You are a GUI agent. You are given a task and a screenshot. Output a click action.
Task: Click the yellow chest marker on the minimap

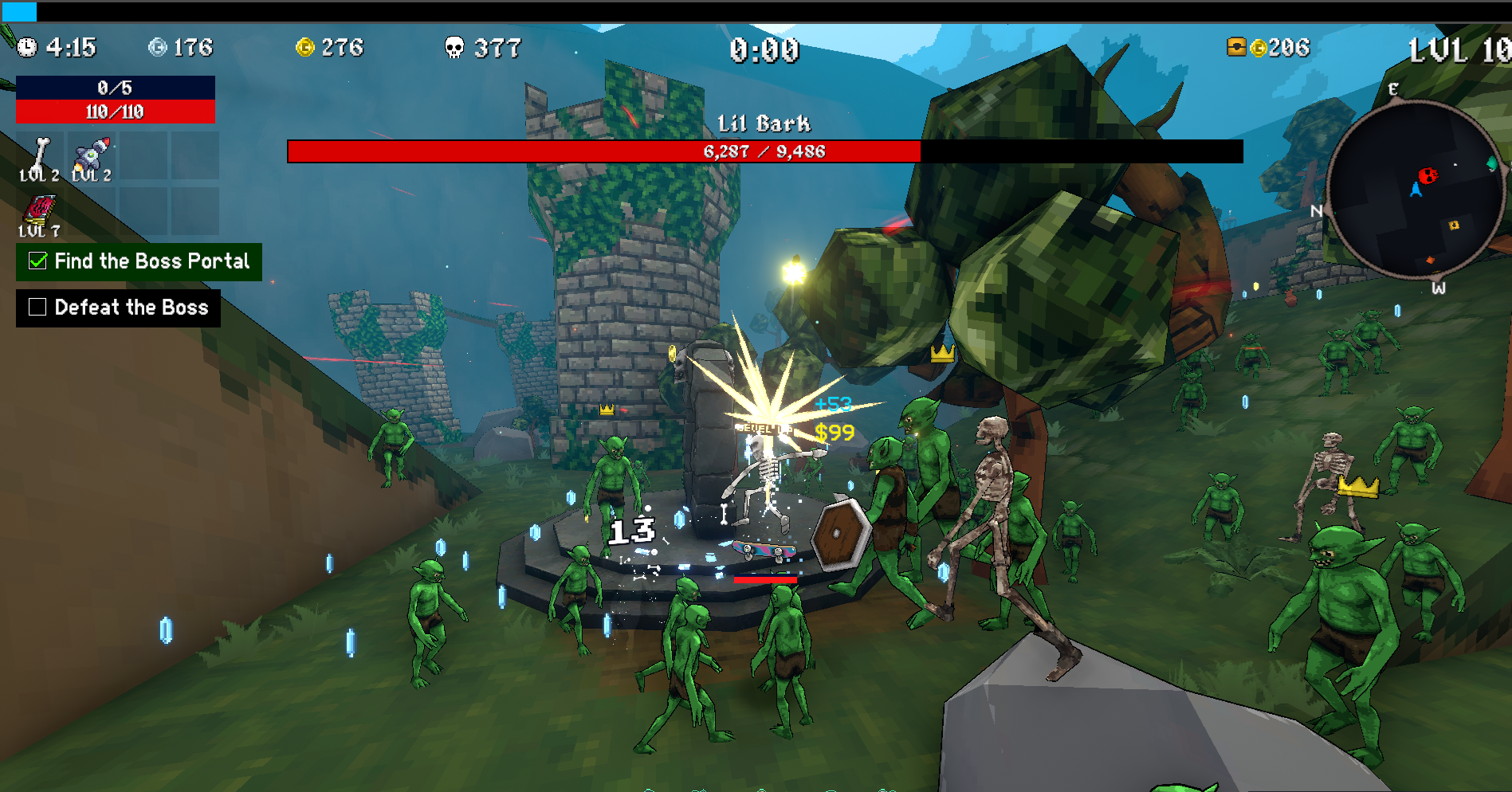pyautogui.click(x=1454, y=225)
